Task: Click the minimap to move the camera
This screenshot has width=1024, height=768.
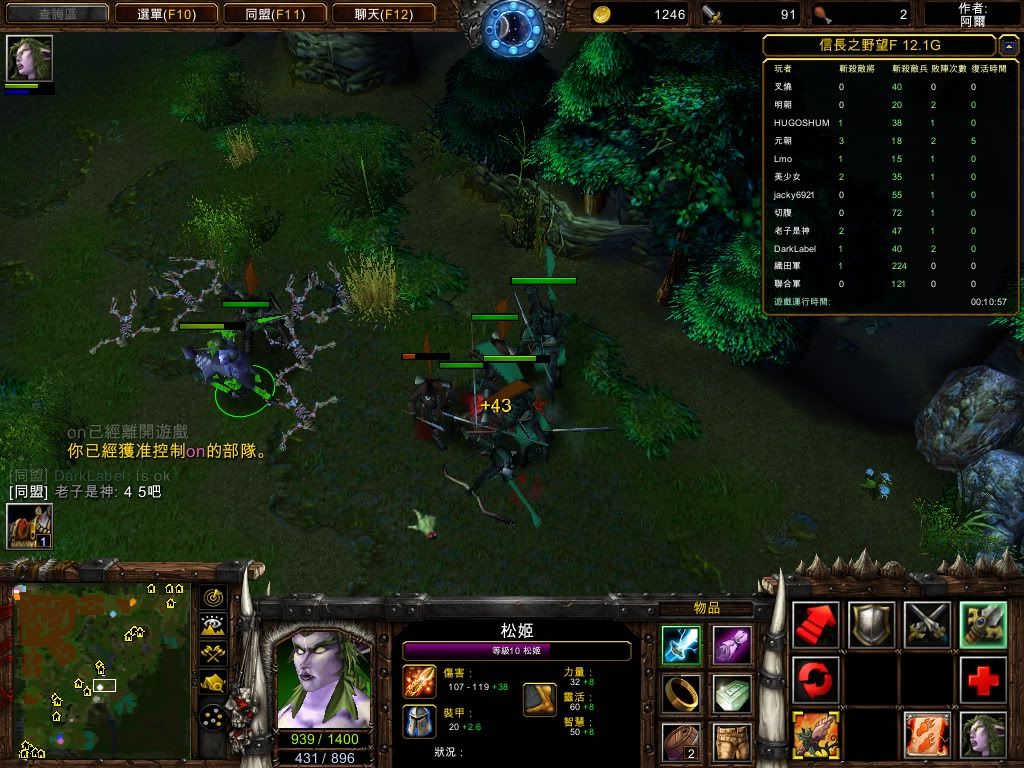Action: tap(100, 670)
